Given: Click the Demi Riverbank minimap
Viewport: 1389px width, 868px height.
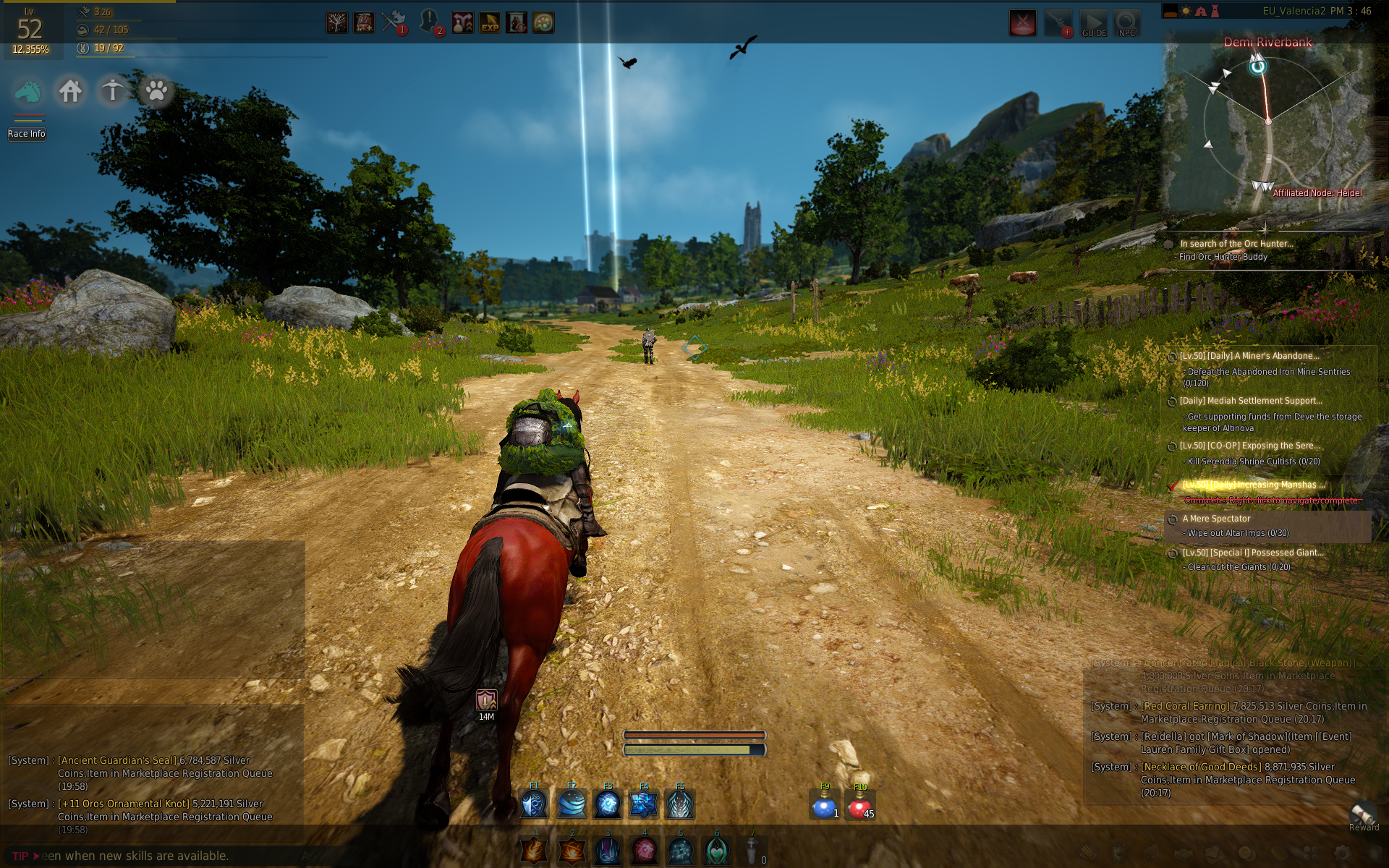Looking at the screenshot, I should [x=1267, y=123].
